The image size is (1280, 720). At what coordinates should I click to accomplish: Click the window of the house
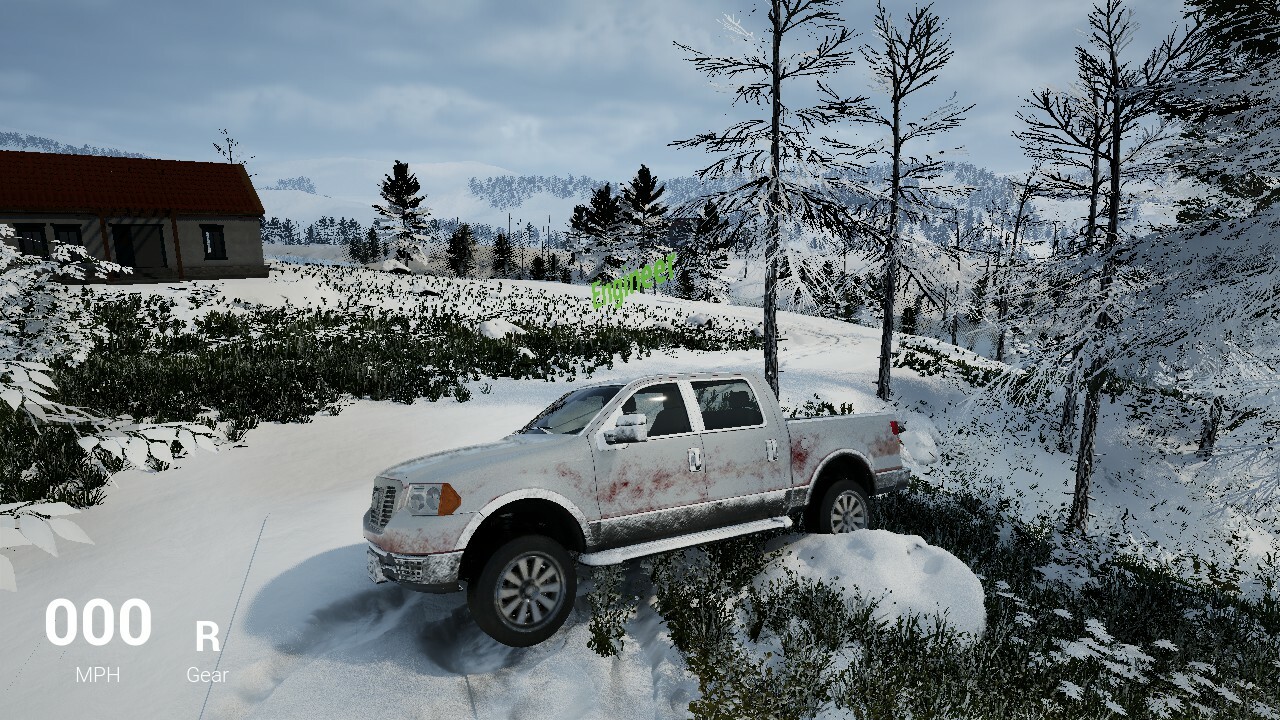click(x=211, y=241)
